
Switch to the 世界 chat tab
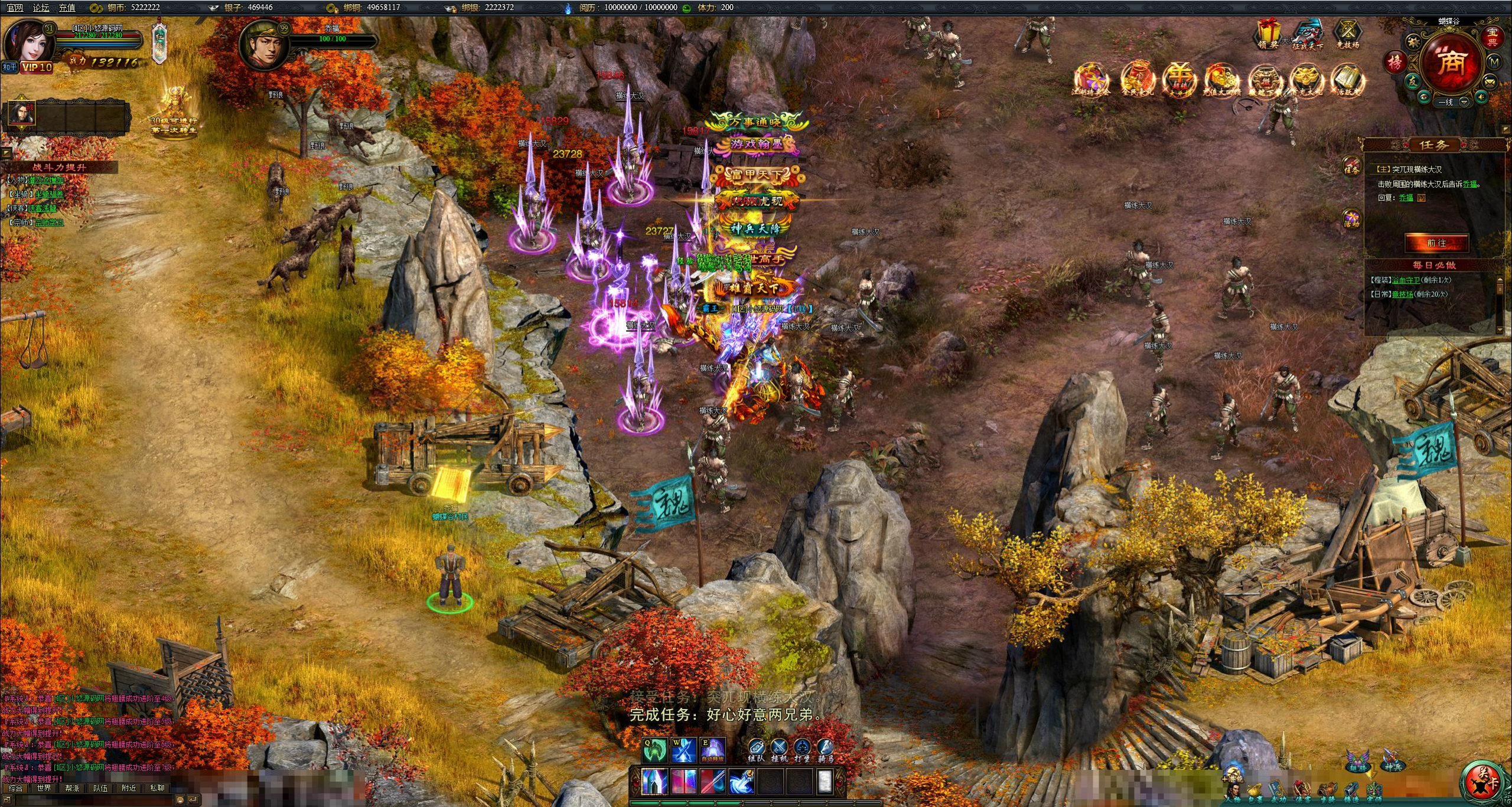tap(44, 788)
